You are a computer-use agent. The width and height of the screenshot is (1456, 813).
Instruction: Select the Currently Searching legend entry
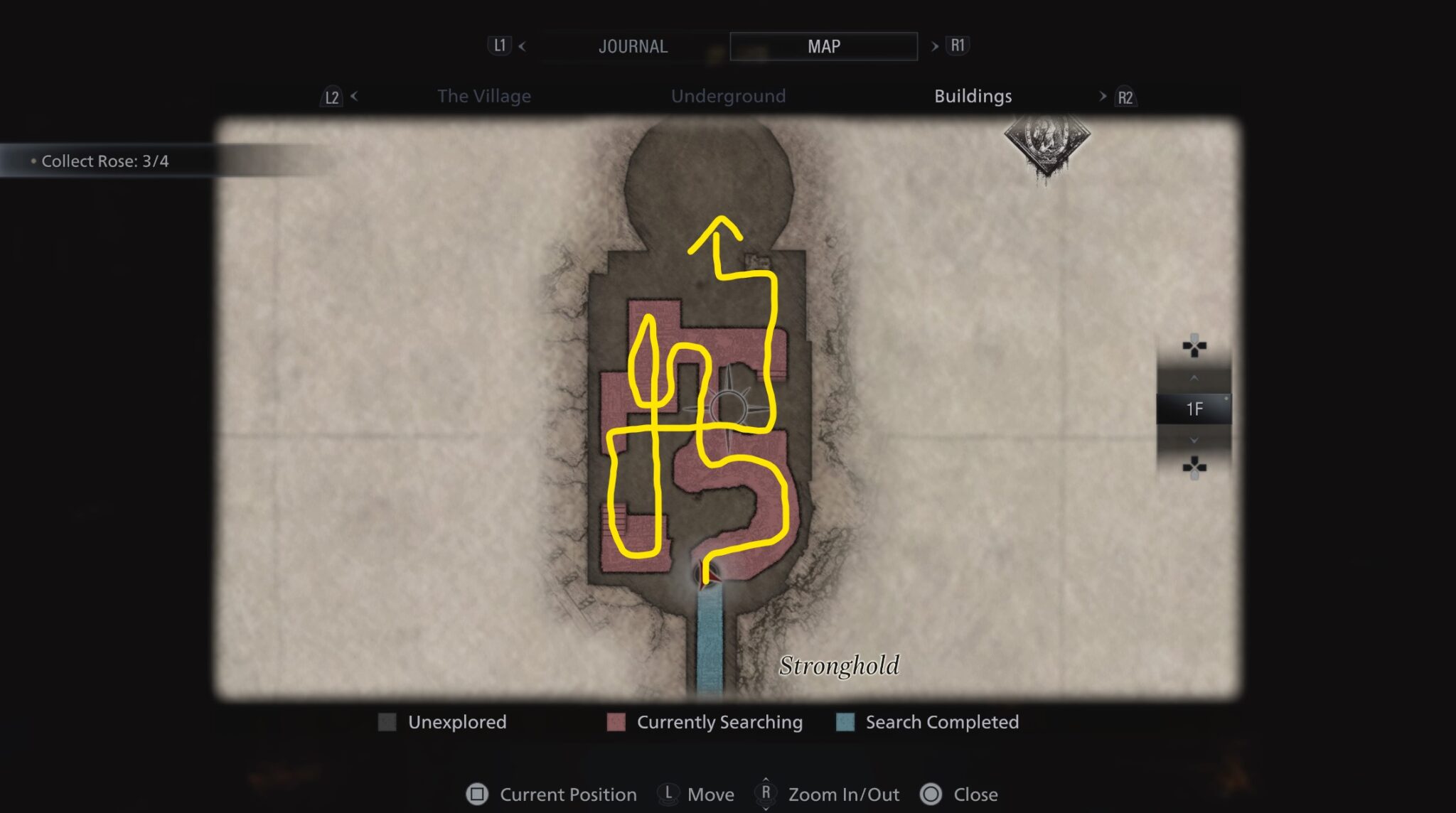click(719, 722)
